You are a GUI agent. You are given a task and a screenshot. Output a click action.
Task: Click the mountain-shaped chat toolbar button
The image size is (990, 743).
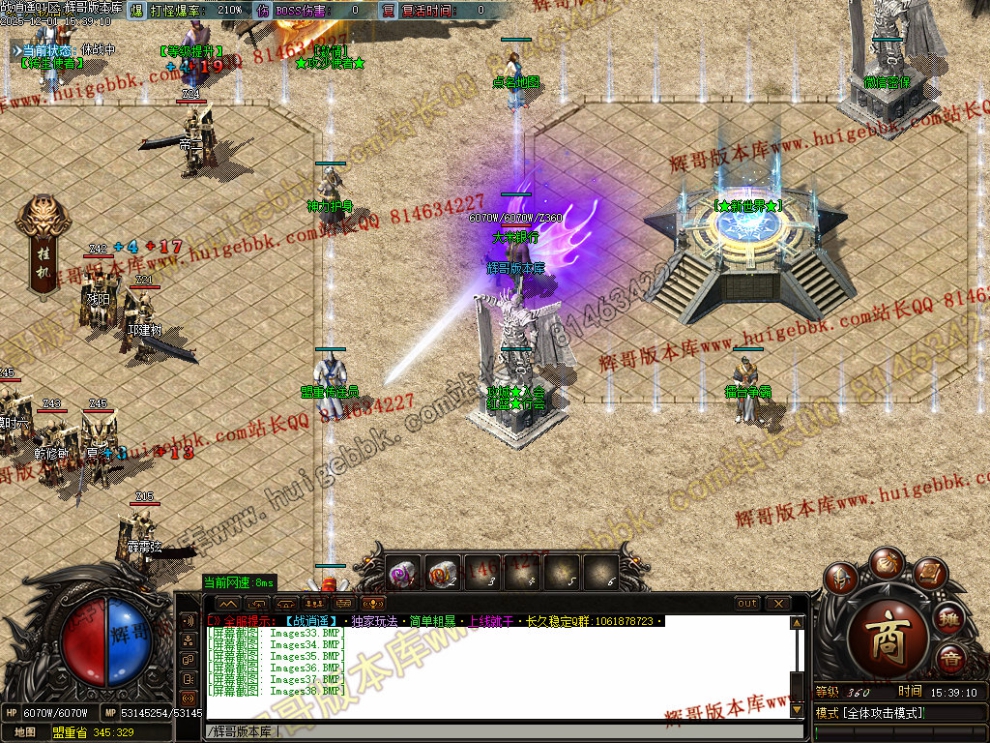pos(228,604)
